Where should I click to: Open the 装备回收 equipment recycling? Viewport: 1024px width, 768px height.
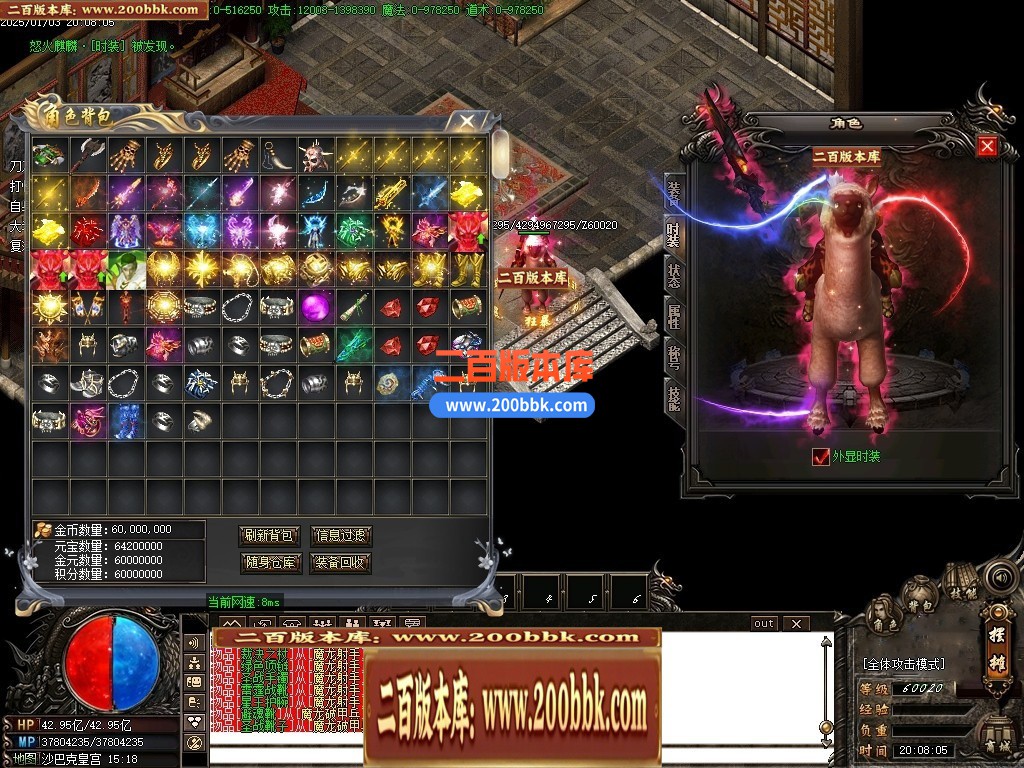tap(341, 563)
